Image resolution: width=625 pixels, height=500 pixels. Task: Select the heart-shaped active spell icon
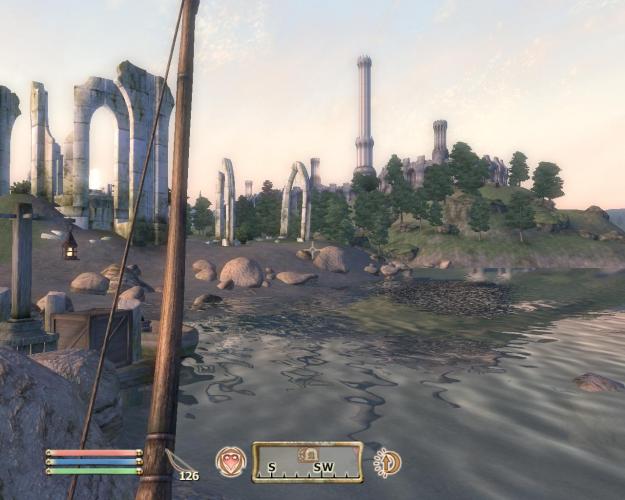tap(231, 461)
